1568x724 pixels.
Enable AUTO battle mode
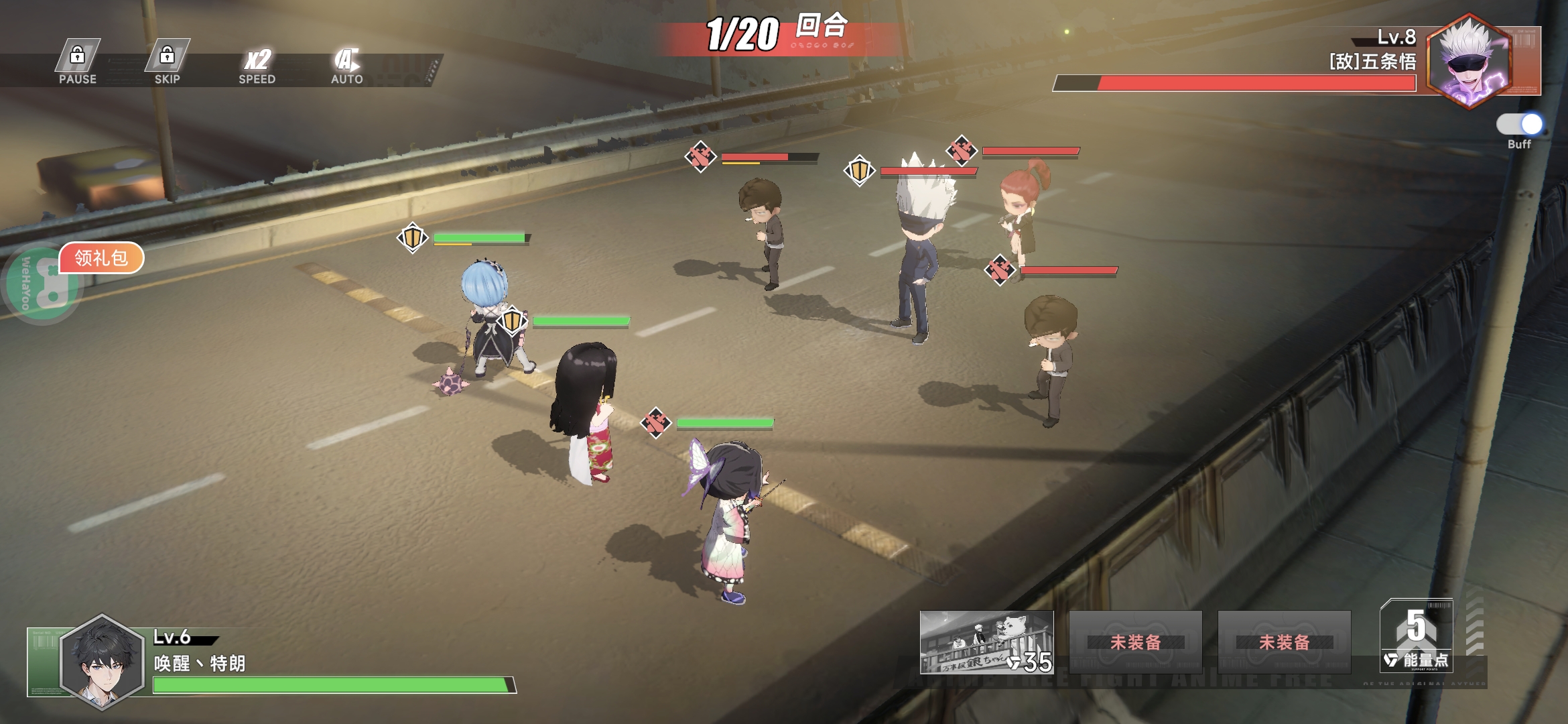pyautogui.click(x=346, y=65)
